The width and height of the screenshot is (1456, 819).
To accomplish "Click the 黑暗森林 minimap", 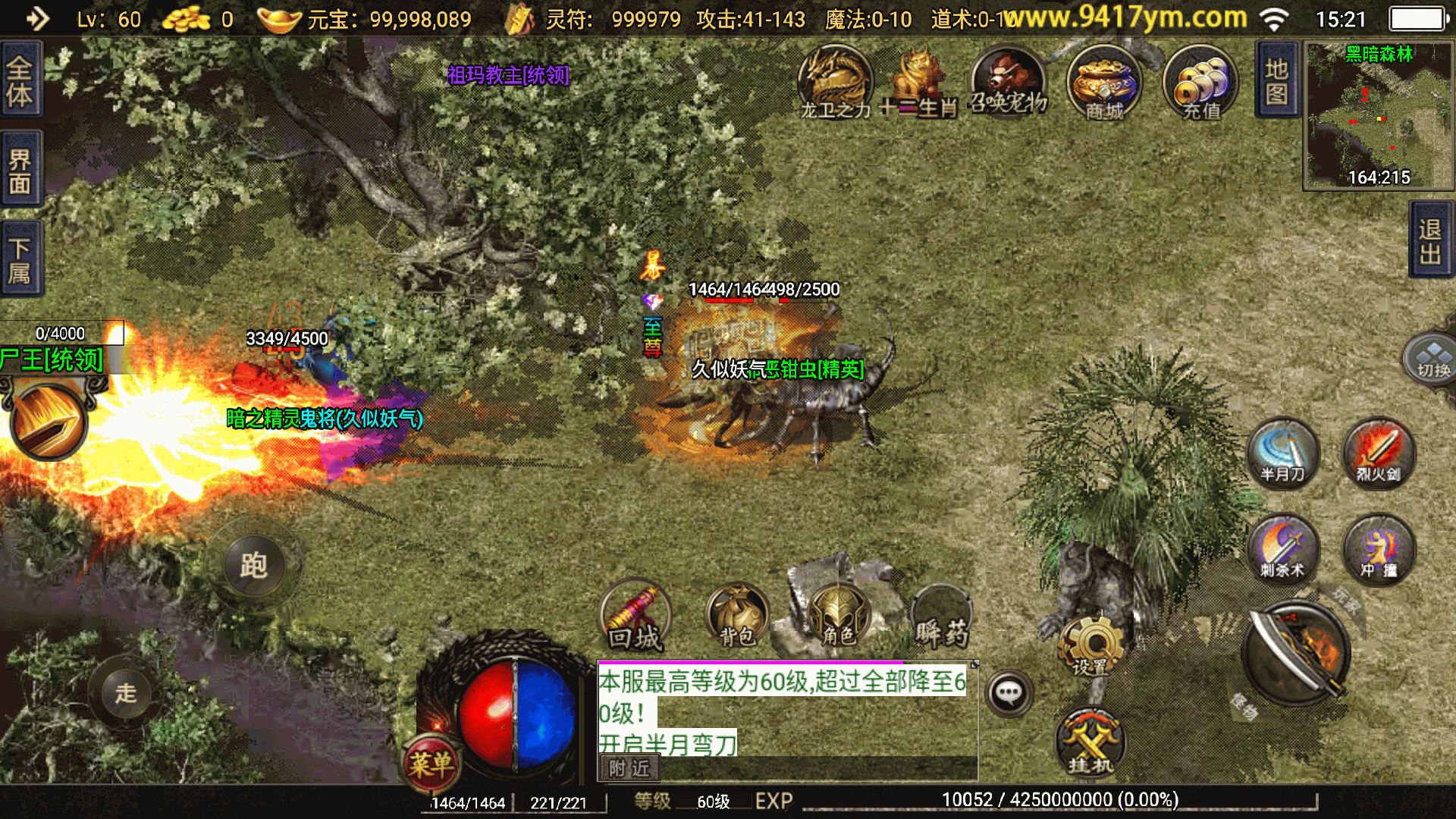I will [x=1379, y=115].
